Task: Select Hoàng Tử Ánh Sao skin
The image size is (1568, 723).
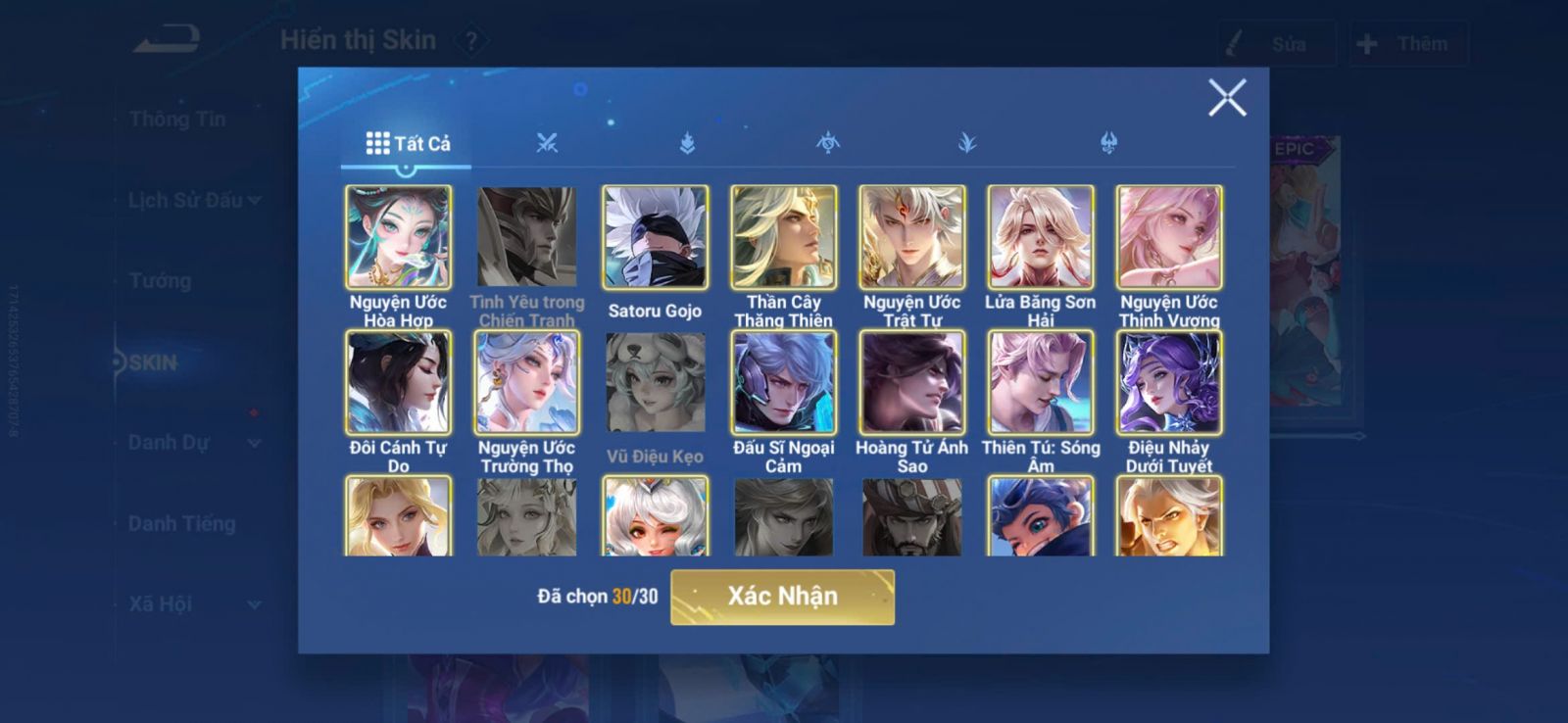Action: point(911,383)
